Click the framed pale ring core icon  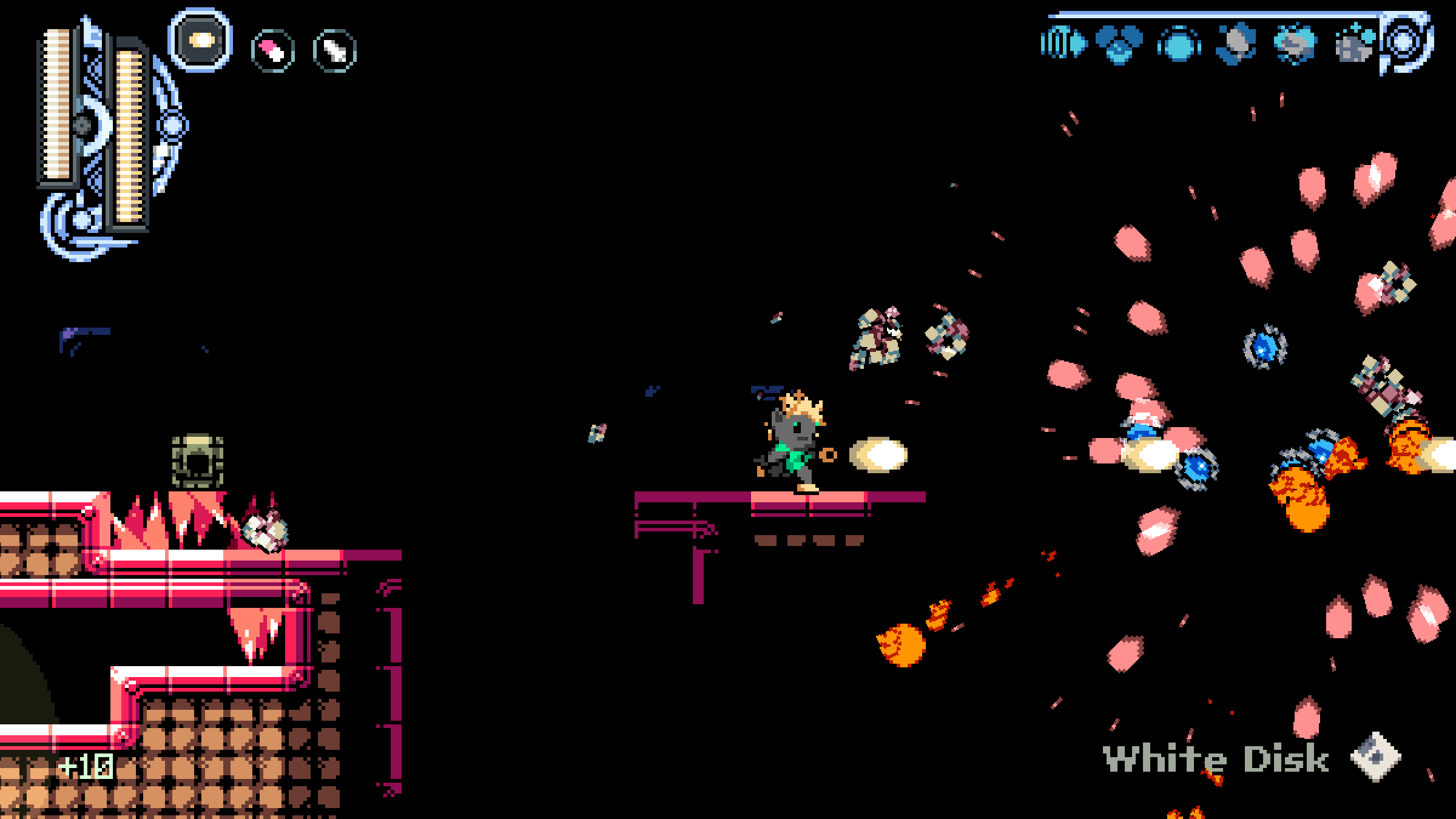(x=1406, y=42)
